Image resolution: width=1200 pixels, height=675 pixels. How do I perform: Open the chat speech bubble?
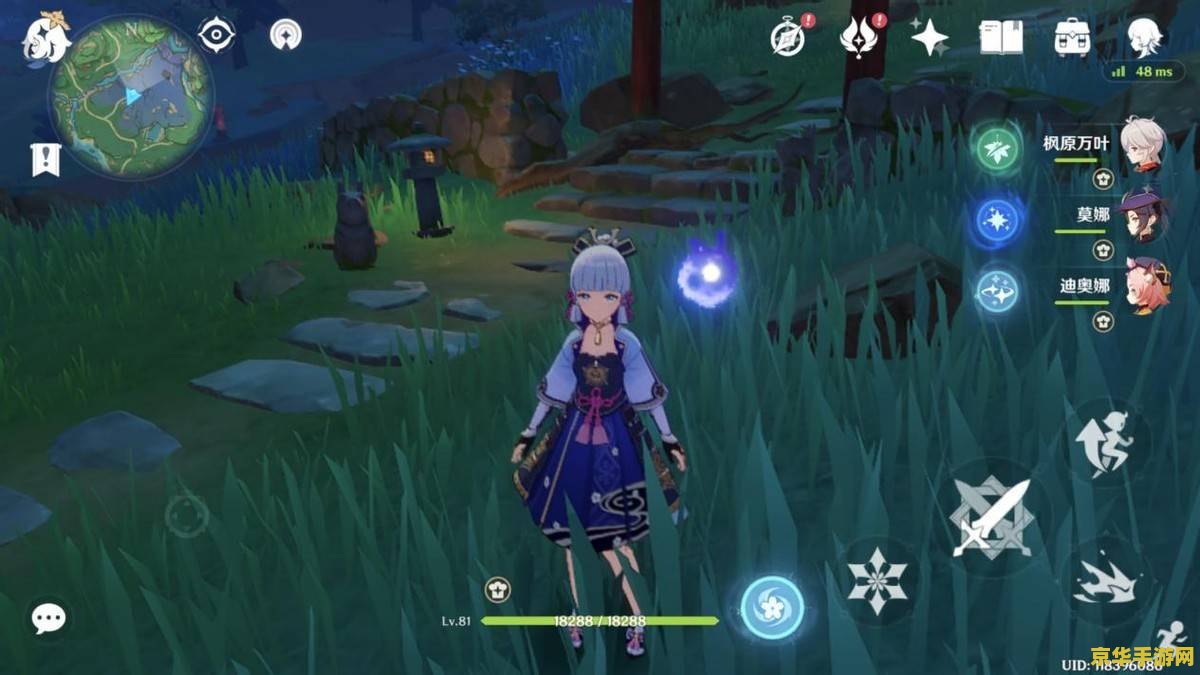pos(48,618)
